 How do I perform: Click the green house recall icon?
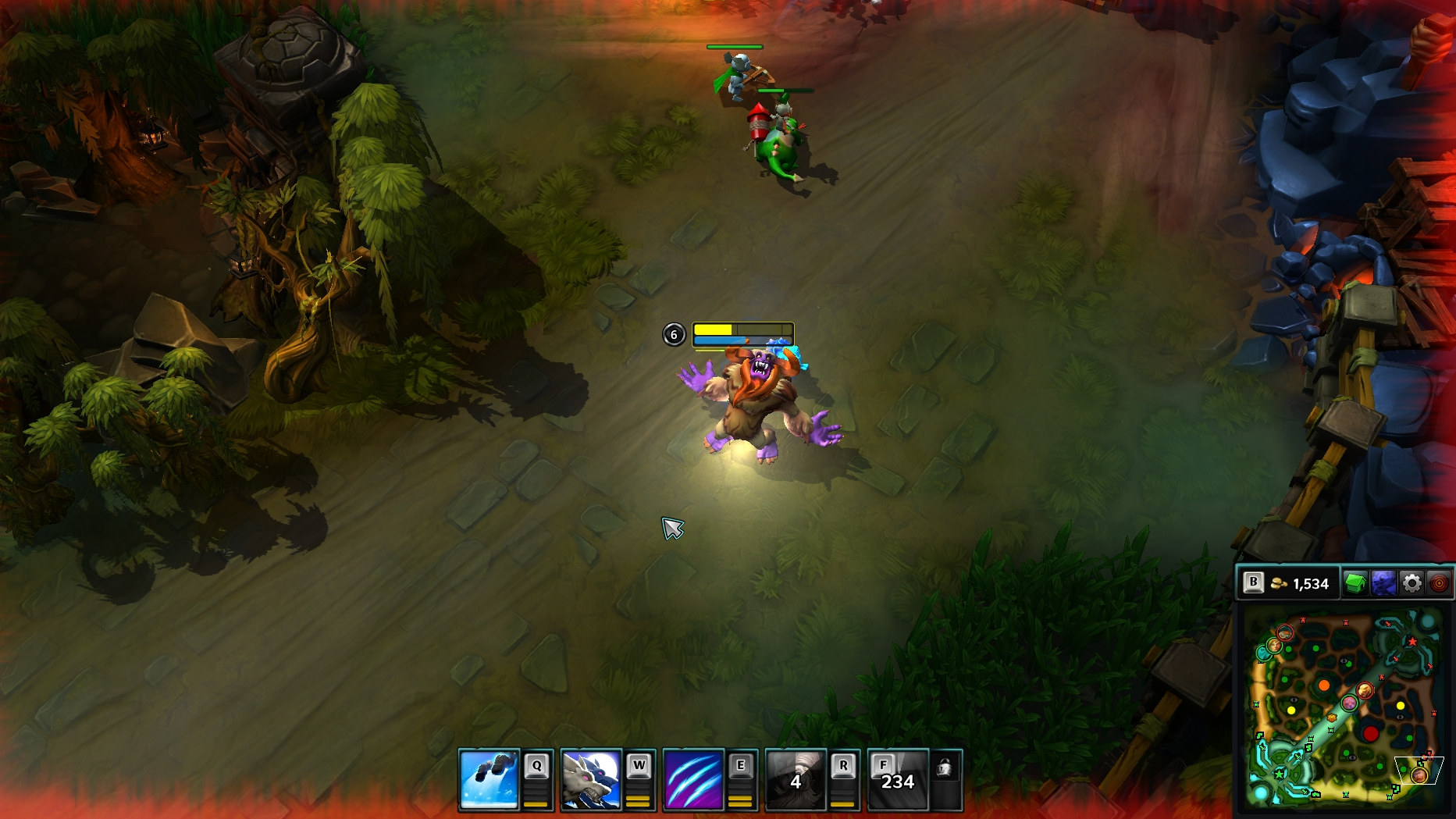click(1355, 583)
